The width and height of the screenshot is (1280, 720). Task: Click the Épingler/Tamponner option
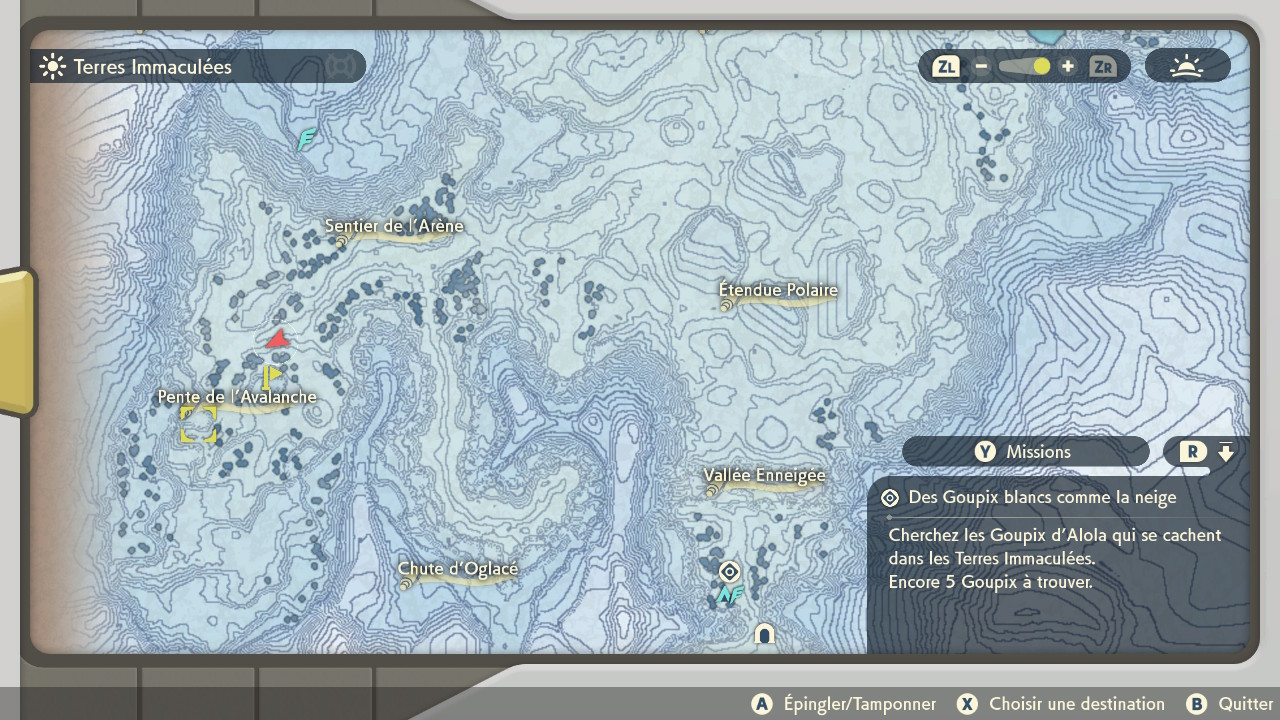(845, 704)
